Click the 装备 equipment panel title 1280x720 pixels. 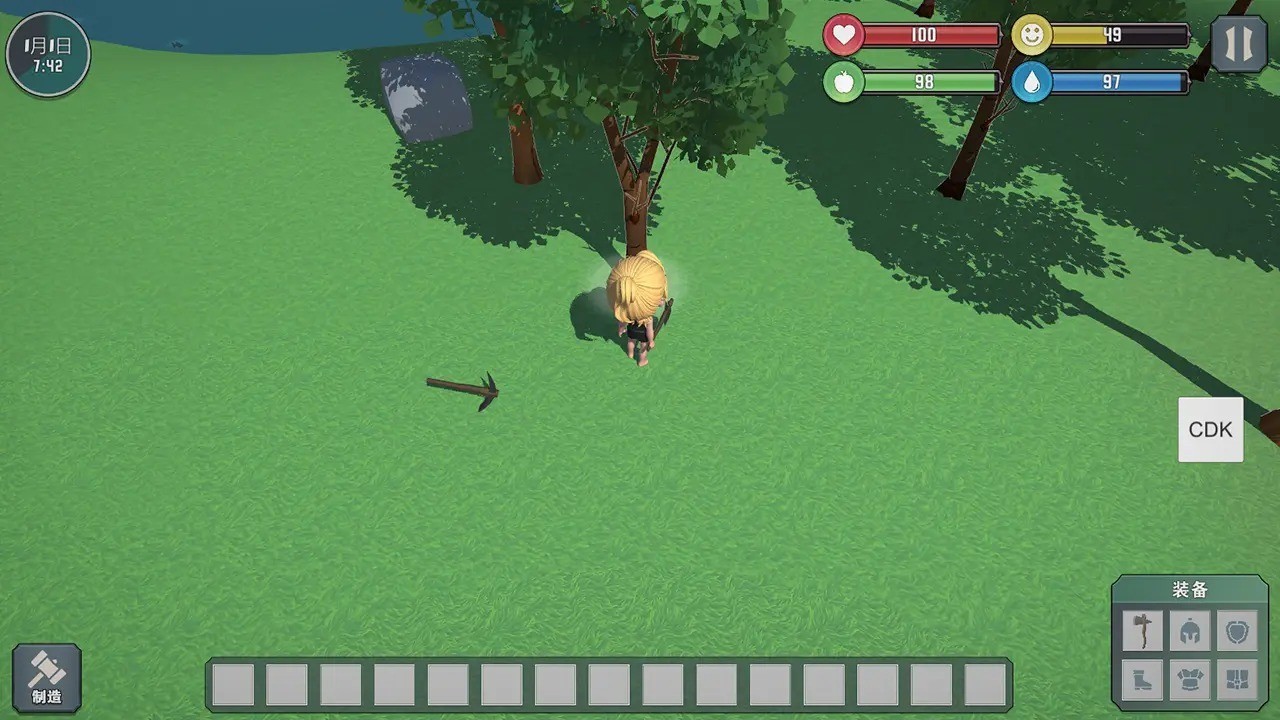pos(1190,590)
